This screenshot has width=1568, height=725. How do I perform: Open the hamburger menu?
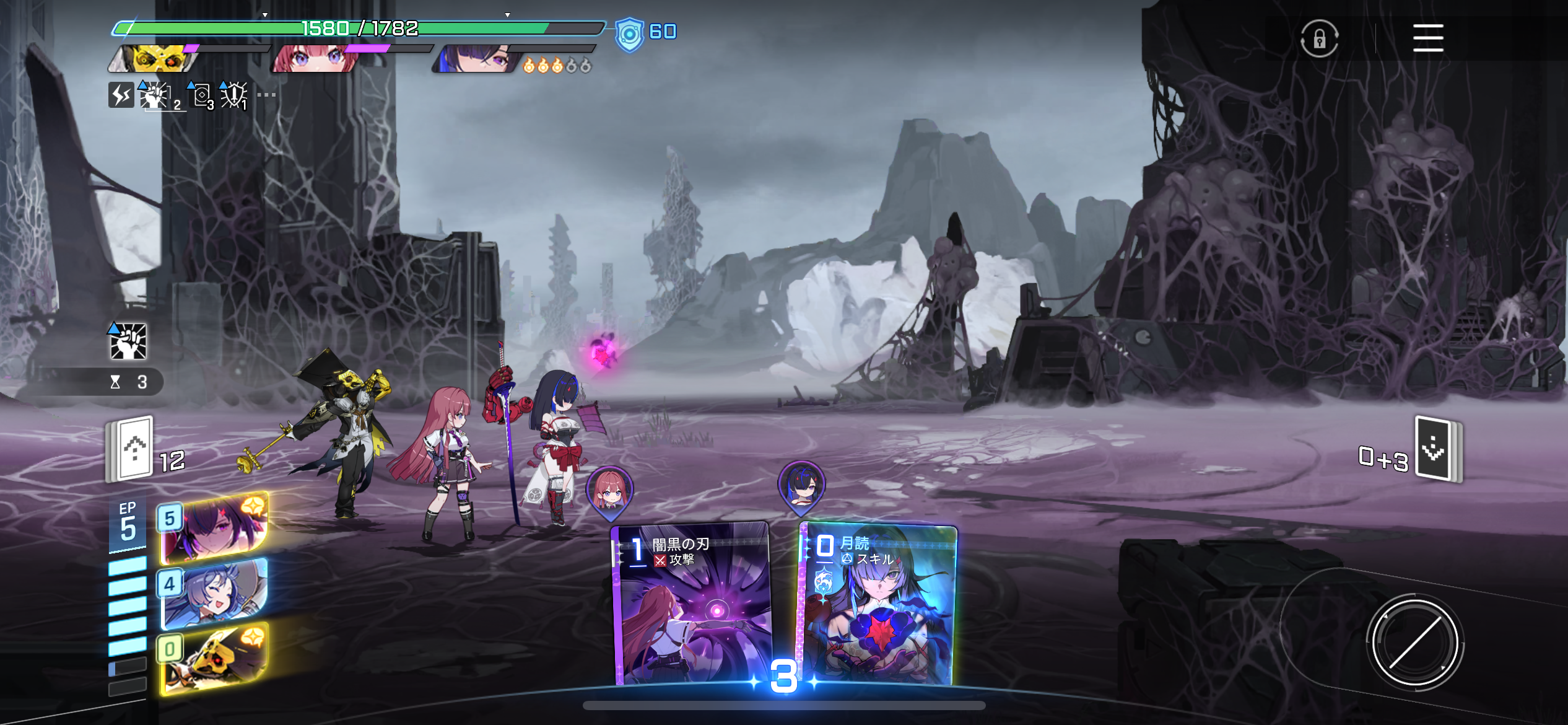(1427, 38)
